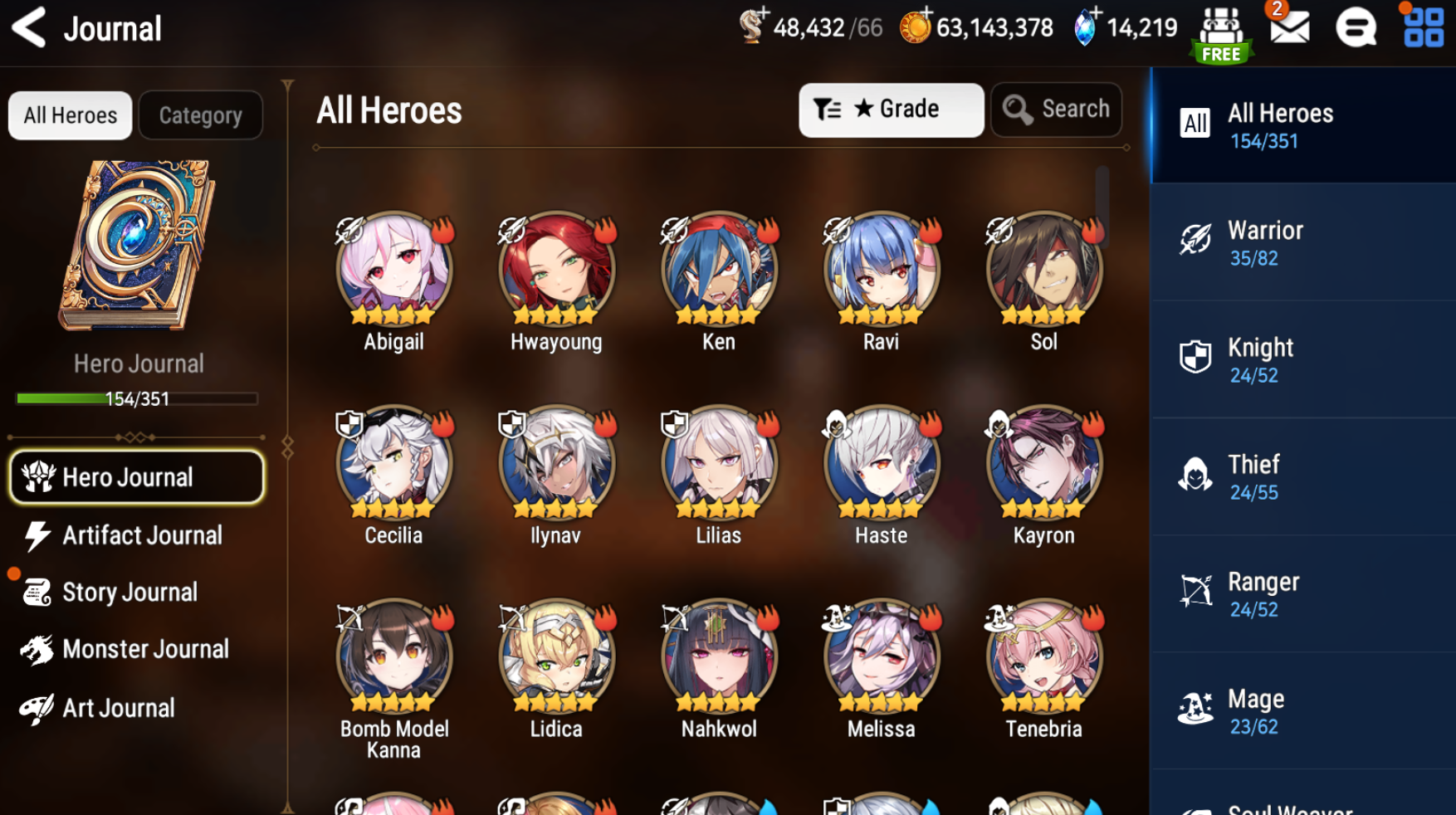Filter heroes by Warrior class
The height and width of the screenshot is (815, 1456).
click(1302, 242)
